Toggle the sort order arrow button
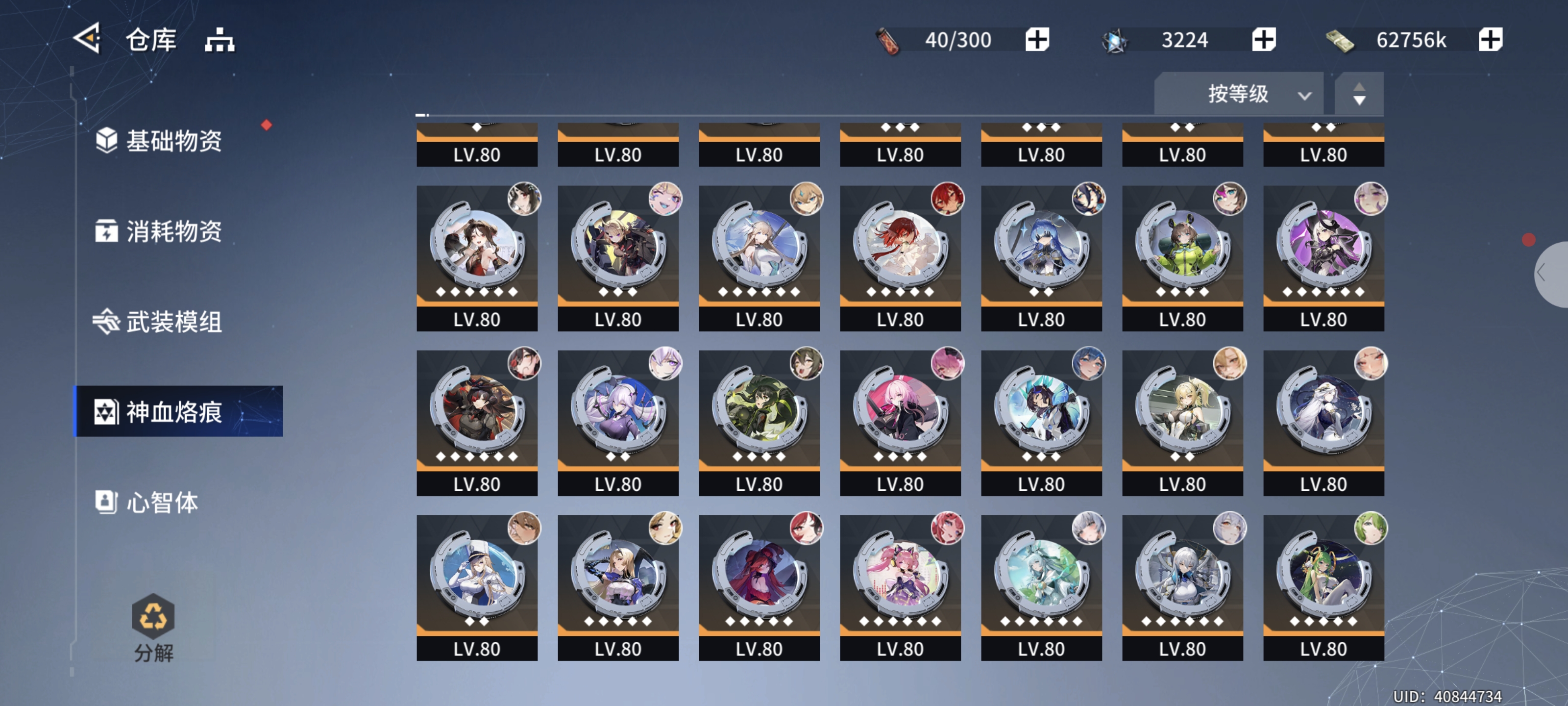This screenshot has height=706, width=1568. pos(1359,94)
